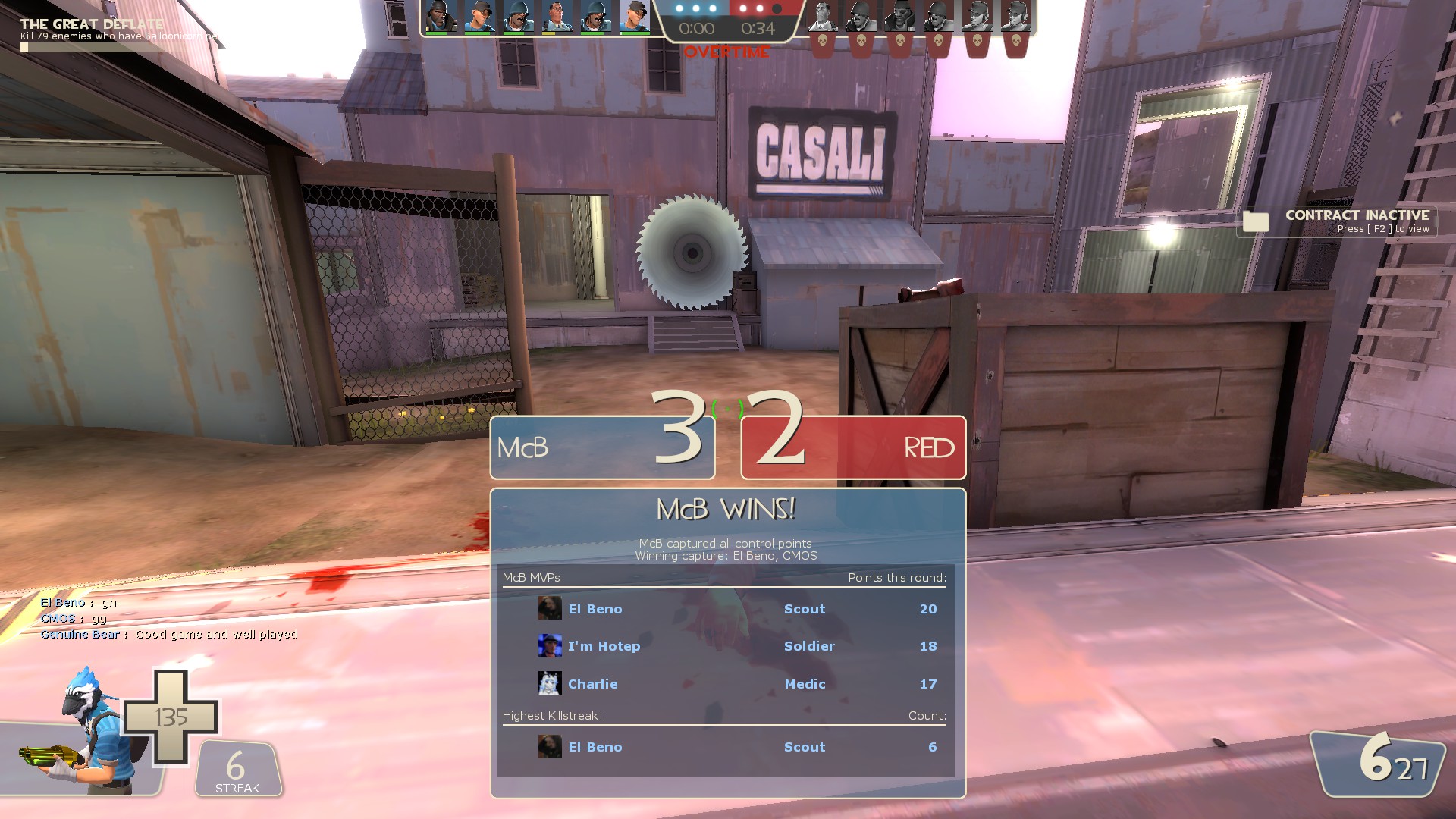Choose I'm Hotep's Soldier row

(x=724, y=646)
